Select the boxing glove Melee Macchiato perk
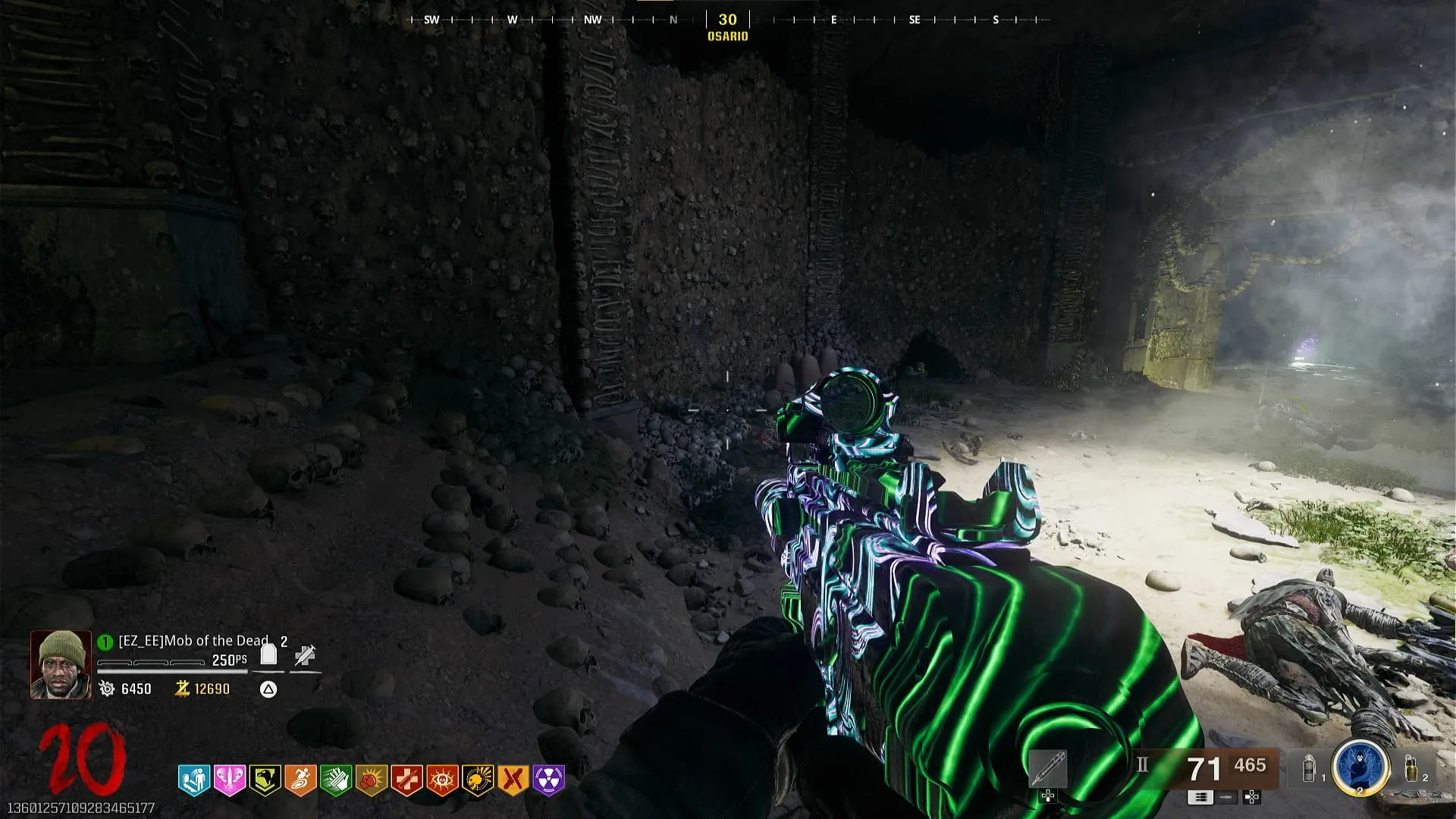This screenshot has height=819, width=1456. pyautogui.click(x=371, y=780)
